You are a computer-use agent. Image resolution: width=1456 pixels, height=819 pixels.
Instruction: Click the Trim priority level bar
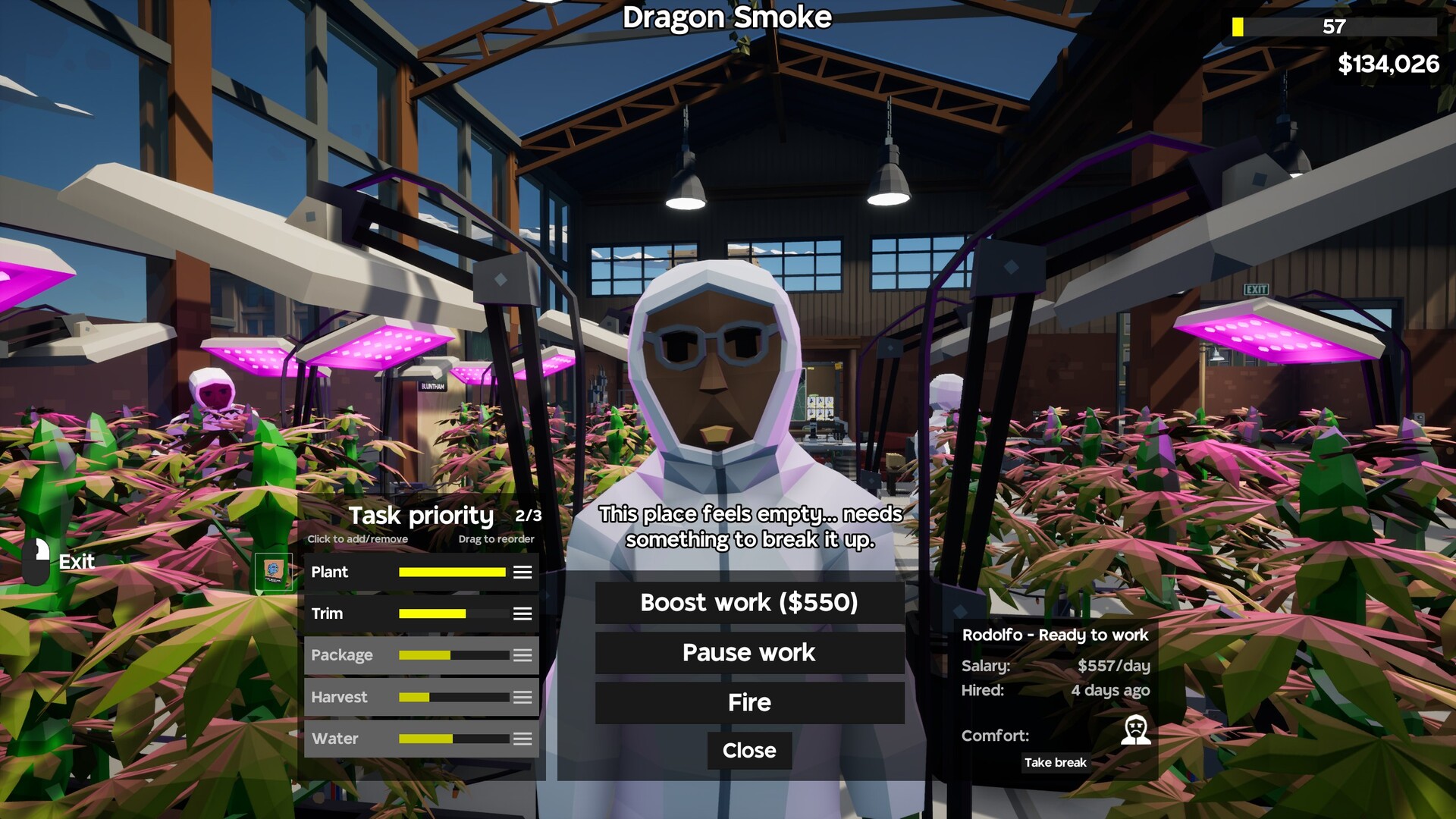[451, 614]
